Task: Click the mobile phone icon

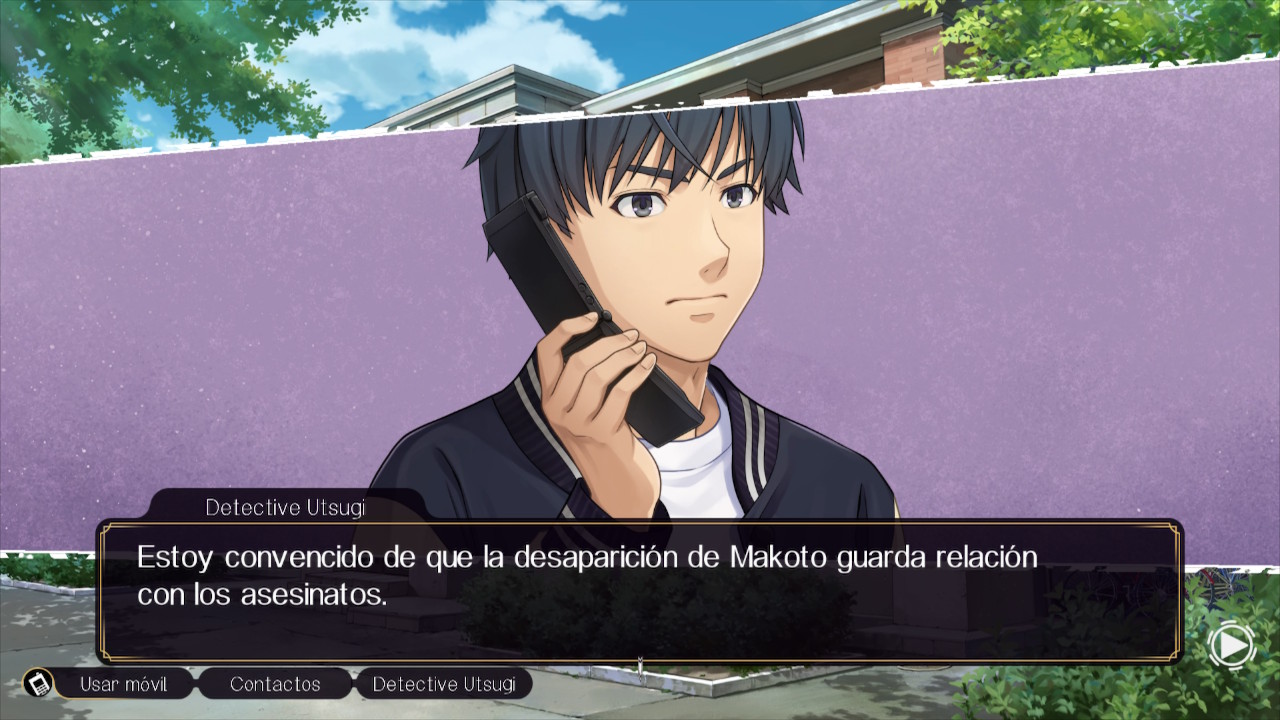Action: click(39, 684)
